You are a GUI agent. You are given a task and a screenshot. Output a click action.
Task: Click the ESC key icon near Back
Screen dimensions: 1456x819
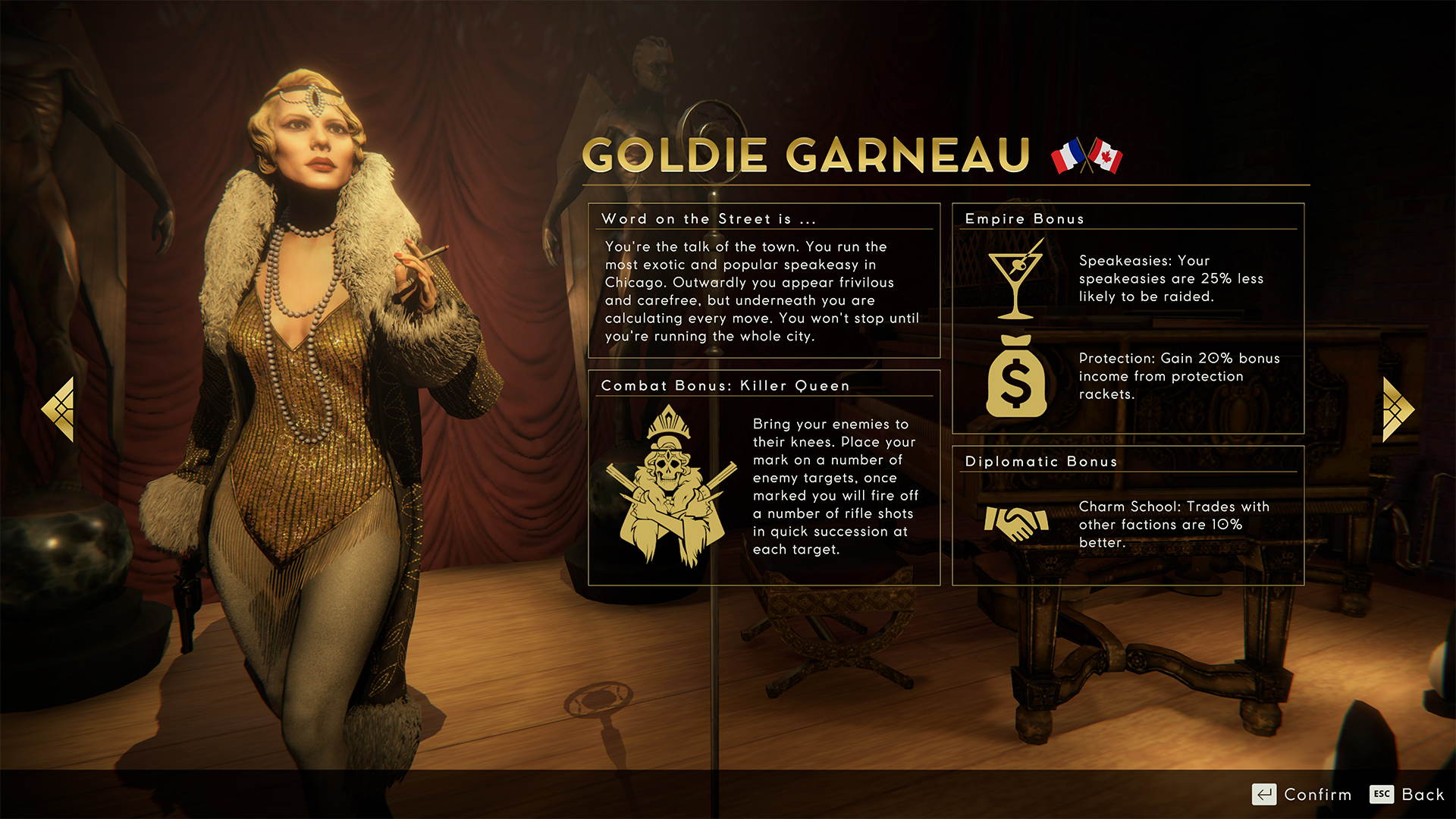1383,795
